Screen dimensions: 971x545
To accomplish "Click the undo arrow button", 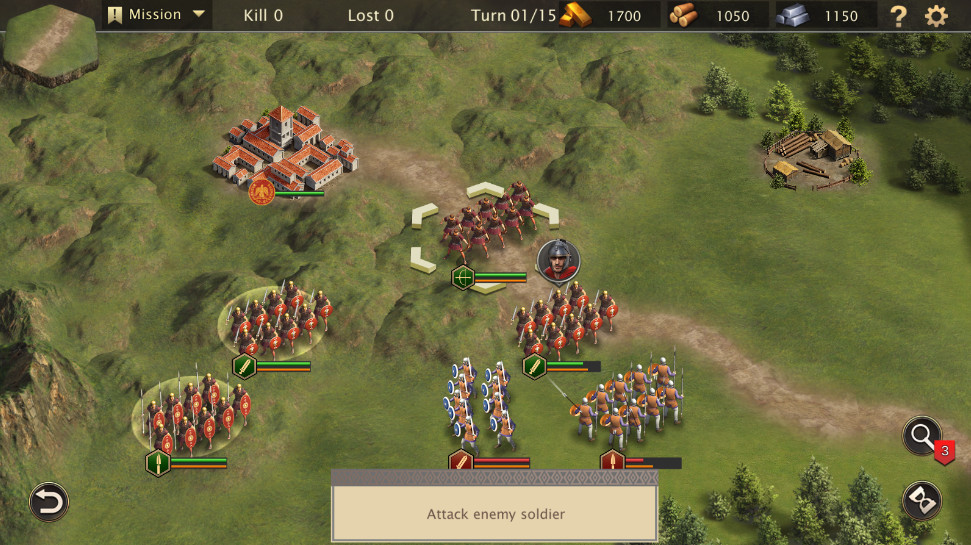I will click(x=48, y=501).
